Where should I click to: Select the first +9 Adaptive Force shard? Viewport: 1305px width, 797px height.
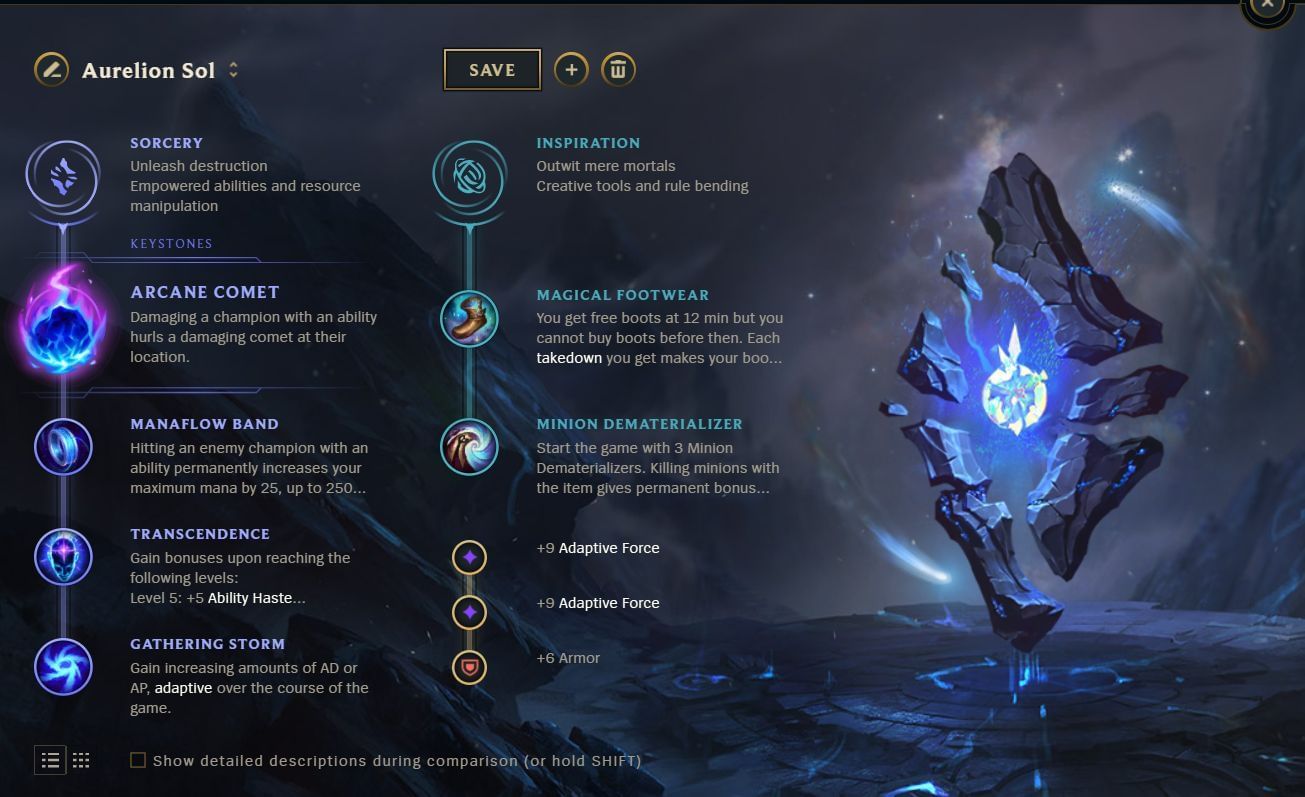point(469,557)
